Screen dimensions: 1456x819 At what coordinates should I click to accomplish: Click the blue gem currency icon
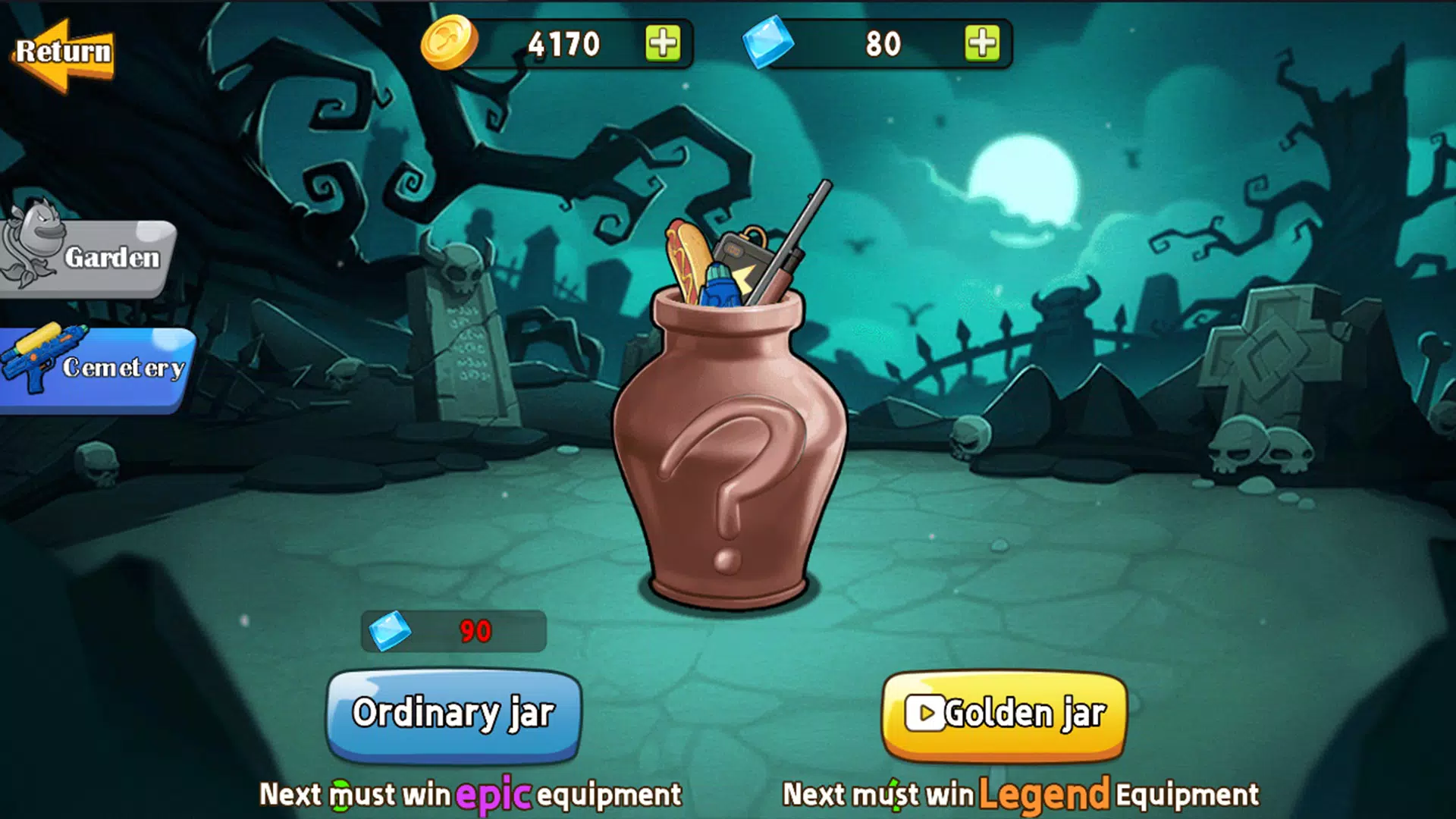[766, 43]
